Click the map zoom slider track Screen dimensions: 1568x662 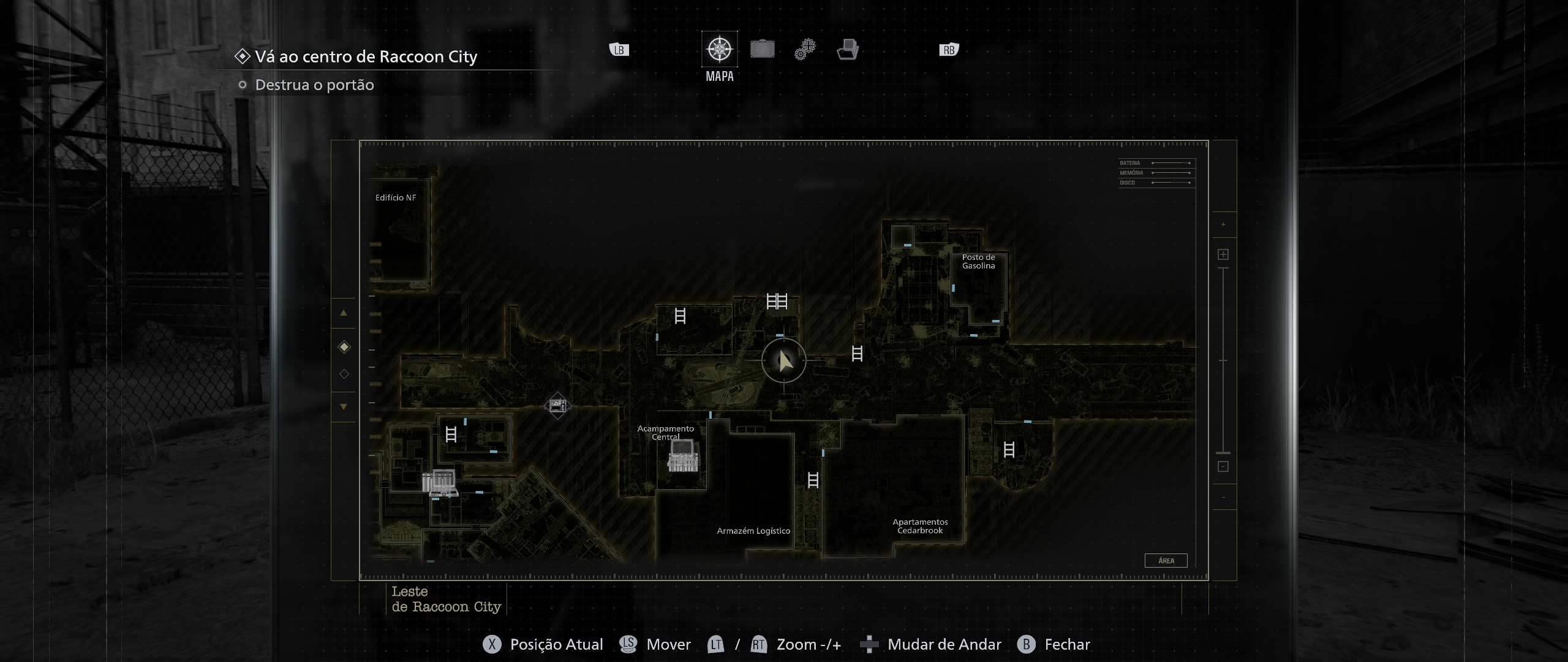[x=1223, y=360]
